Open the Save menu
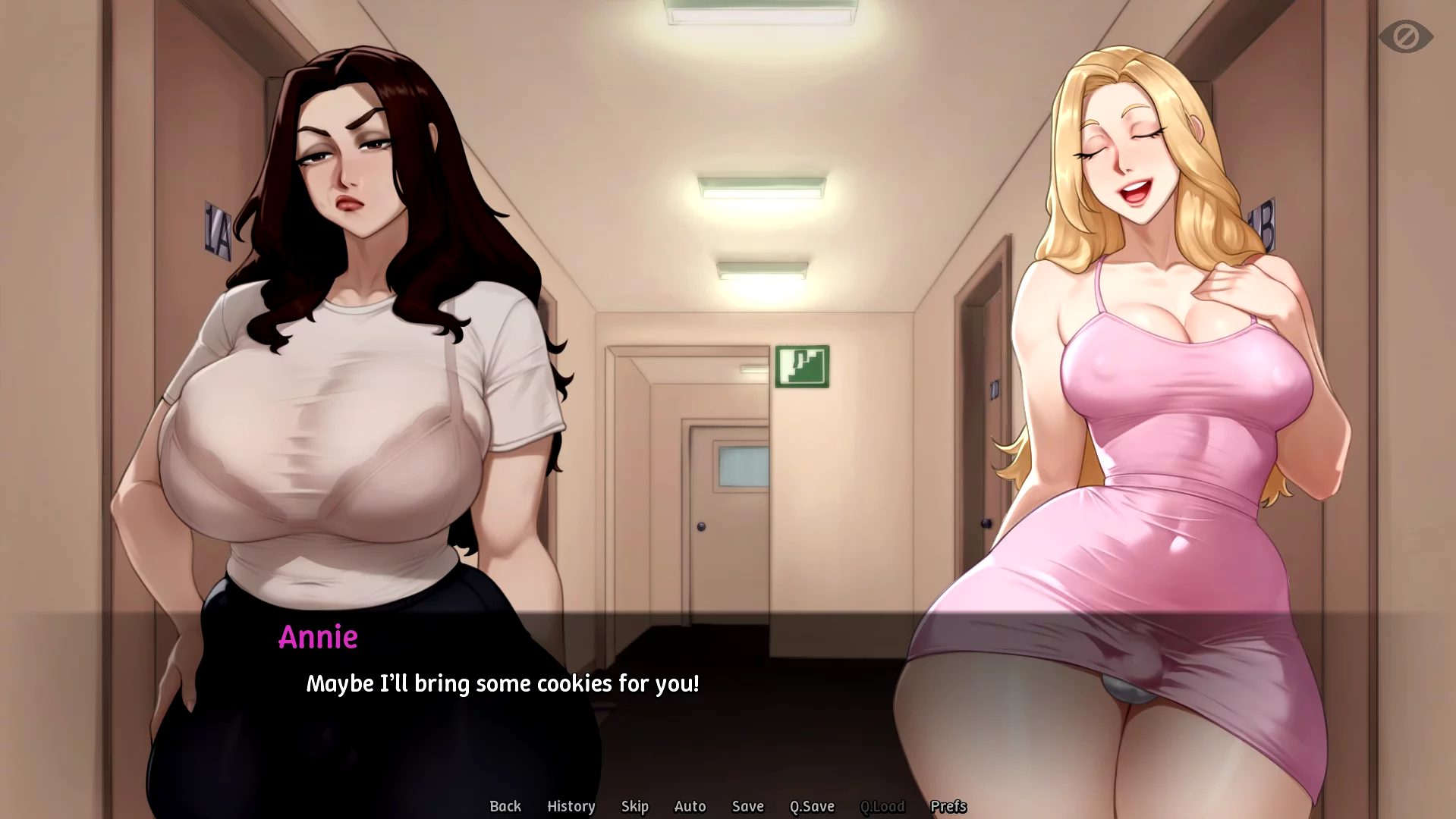Viewport: 1456px width, 819px height. pos(747,806)
